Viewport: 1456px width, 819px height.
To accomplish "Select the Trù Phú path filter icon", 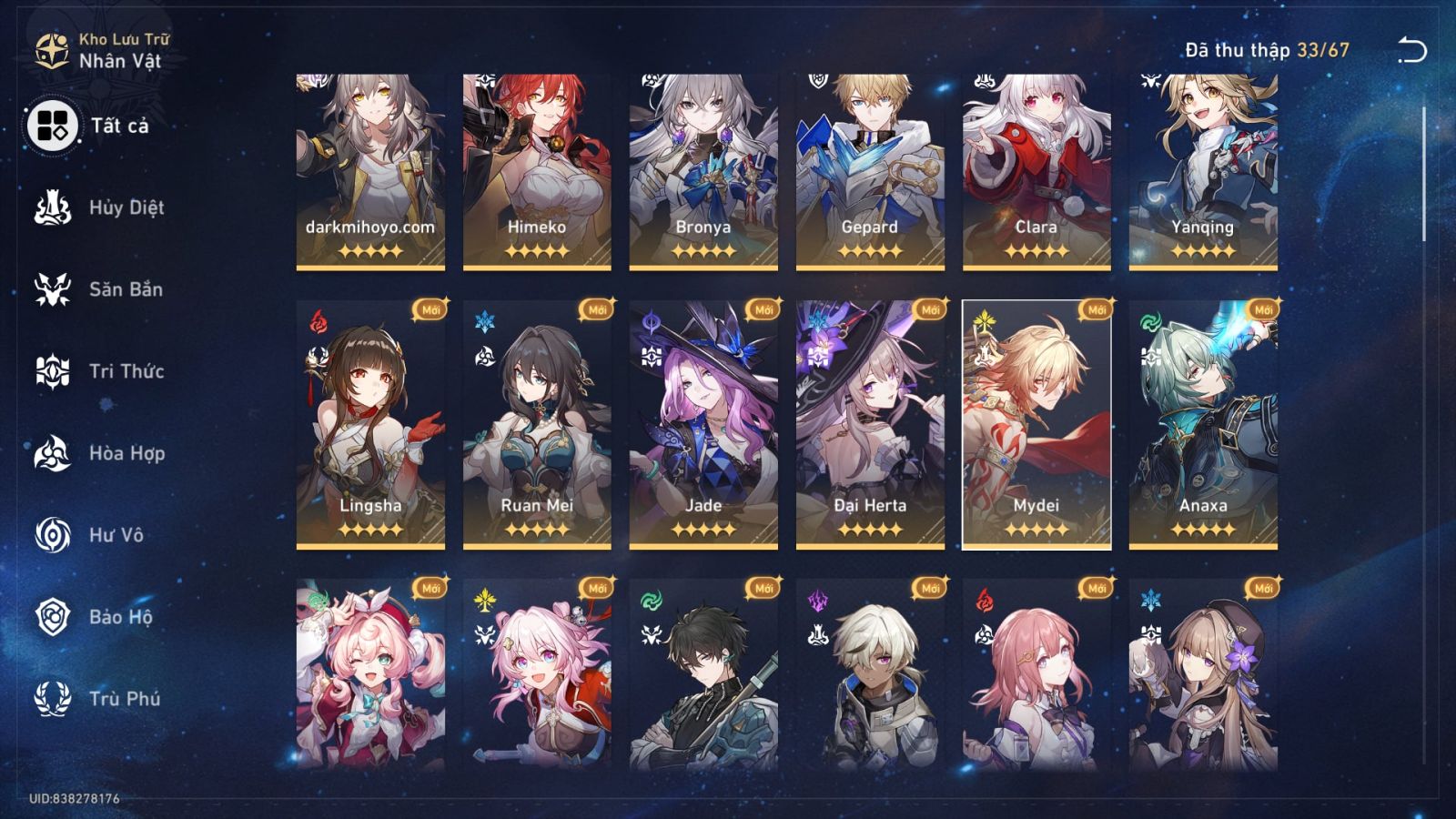I will tap(53, 699).
